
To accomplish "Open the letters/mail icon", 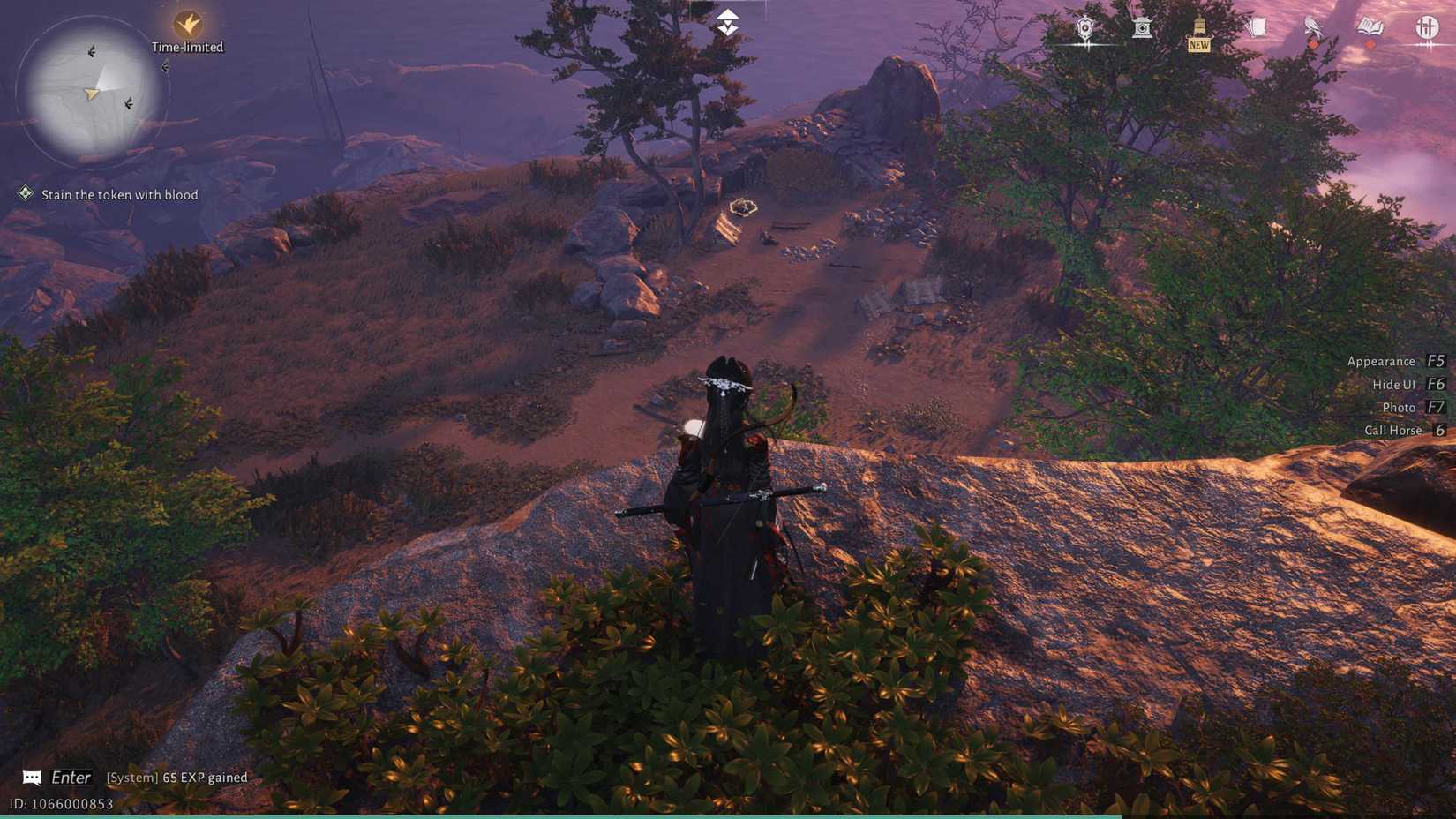I will click(1259, 26).
